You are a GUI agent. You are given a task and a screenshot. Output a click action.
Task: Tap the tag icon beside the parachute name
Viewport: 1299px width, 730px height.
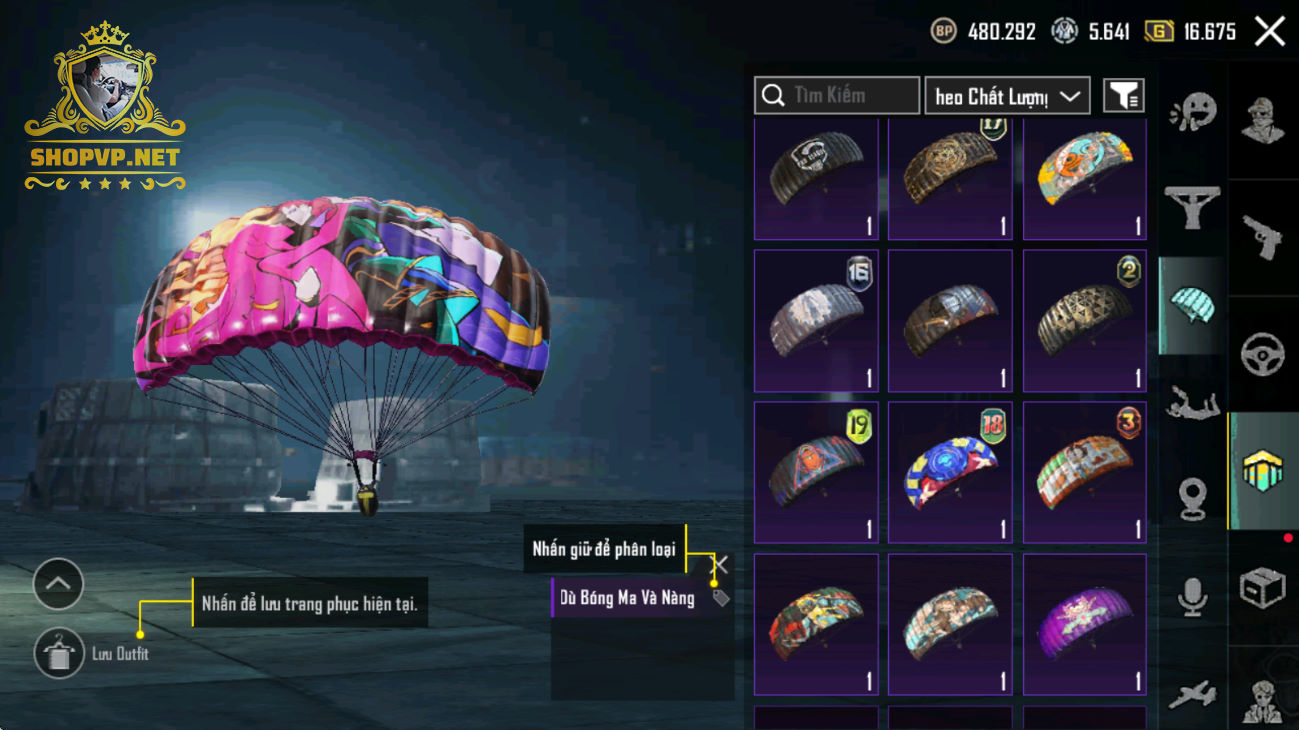tap(720, 598)
